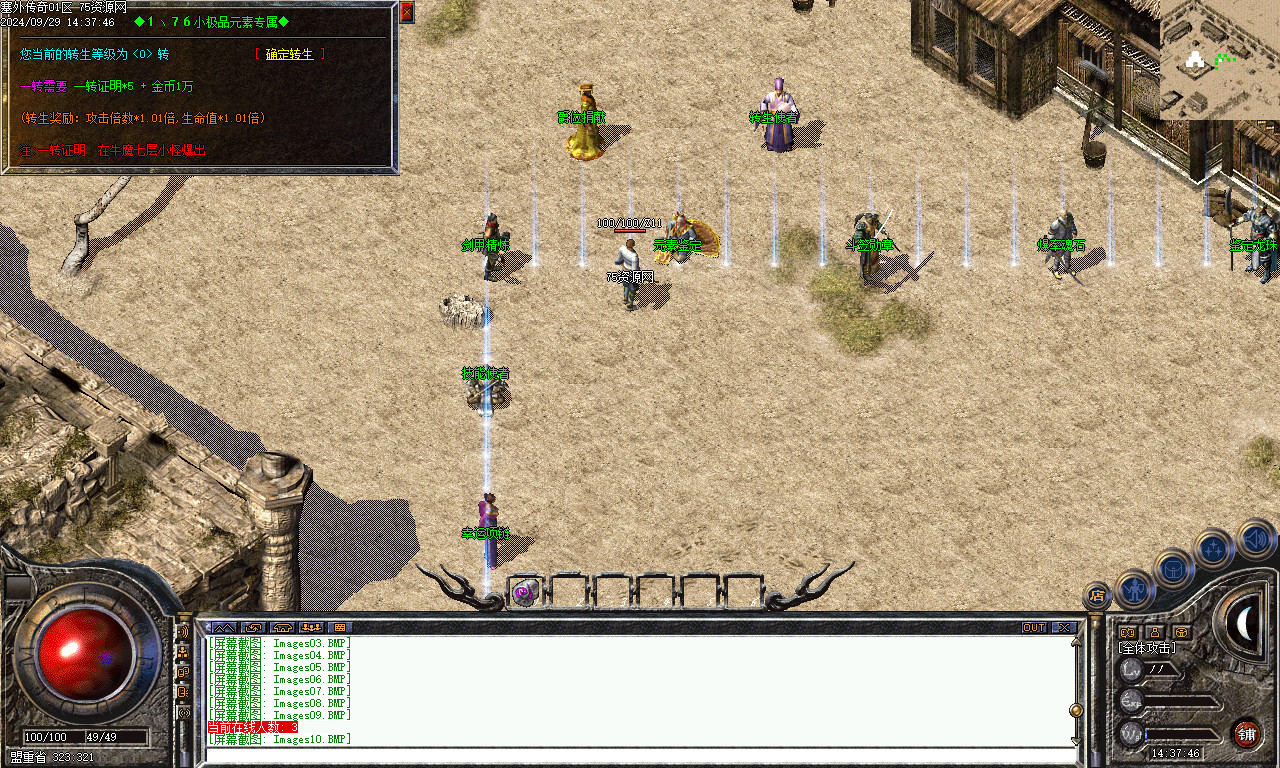
Task: Use the purple scroll in the belt slot
Action: pos(525,592)
